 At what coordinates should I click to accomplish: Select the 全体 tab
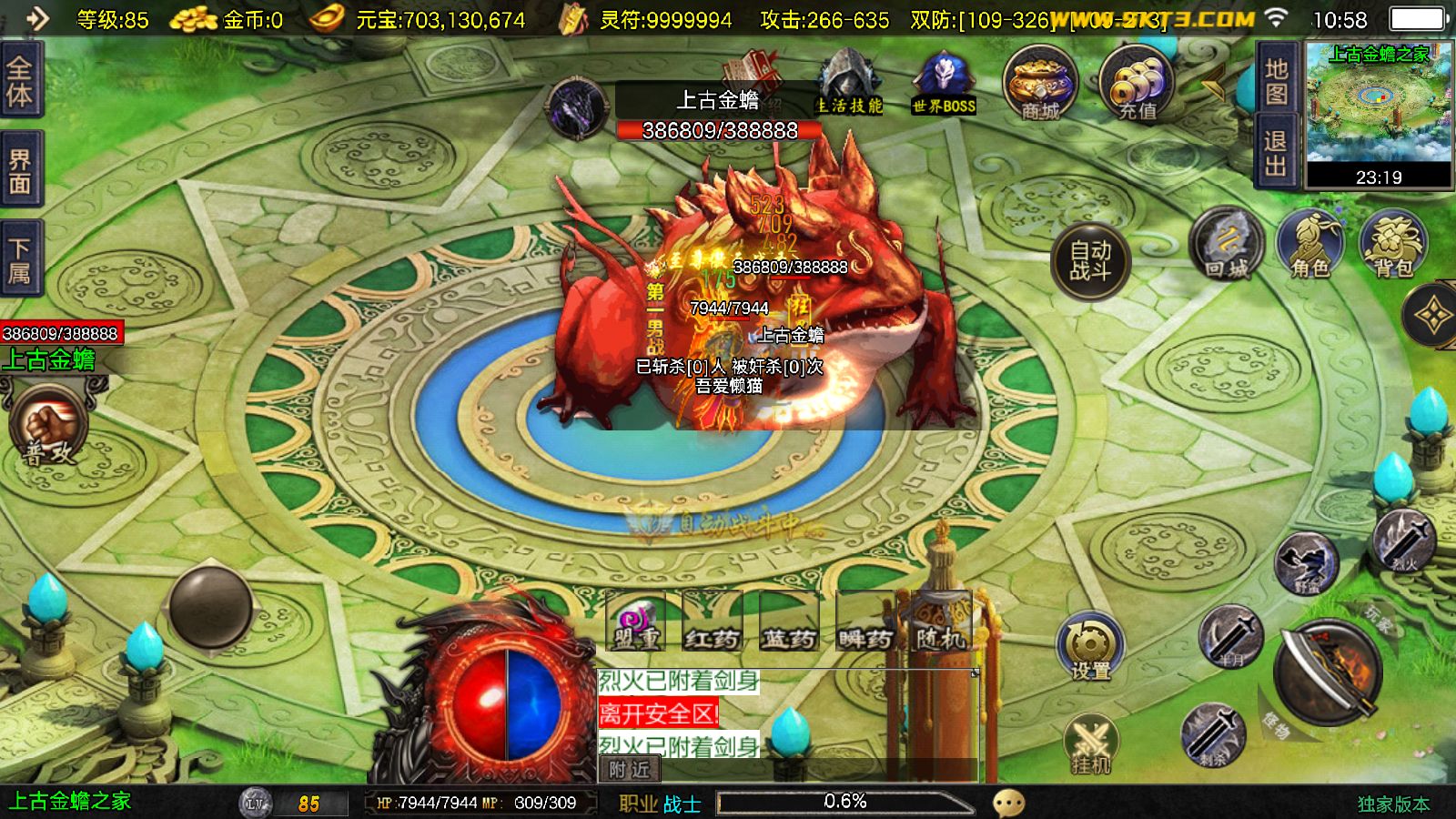point(20,80)
